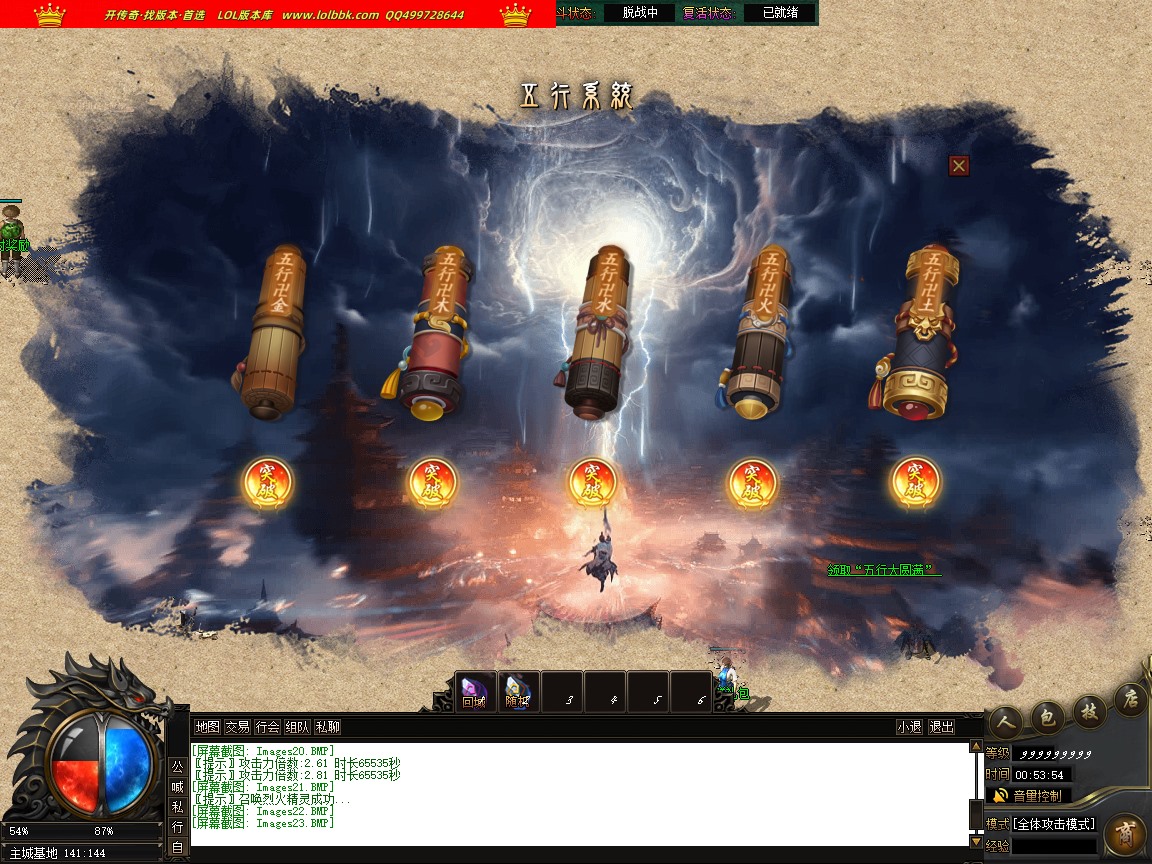Click the 退出 exit button
The width and height of the screenshot is (1152, 864).
(x=941, y=727)
